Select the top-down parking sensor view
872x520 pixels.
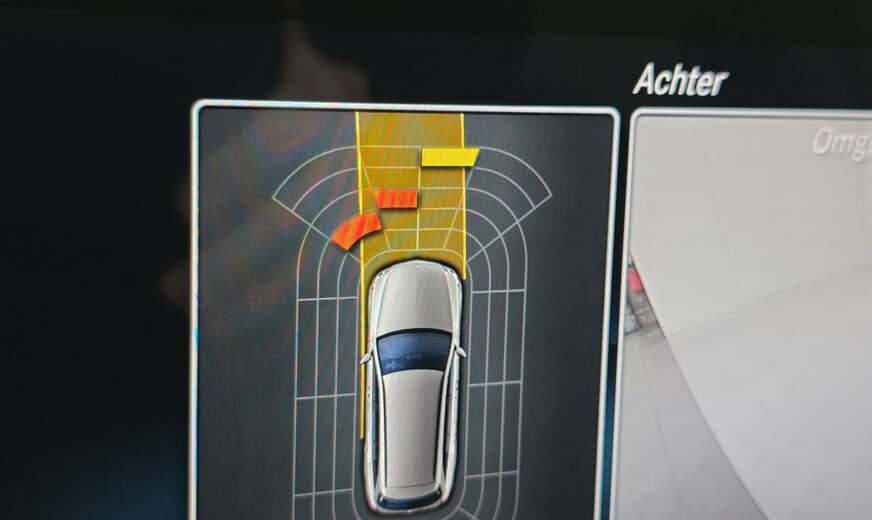coord(404,310)
